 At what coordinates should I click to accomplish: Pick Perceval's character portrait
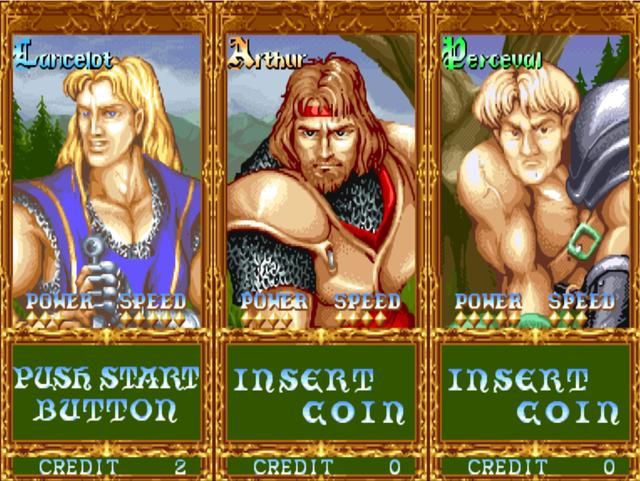pos(535,180)
